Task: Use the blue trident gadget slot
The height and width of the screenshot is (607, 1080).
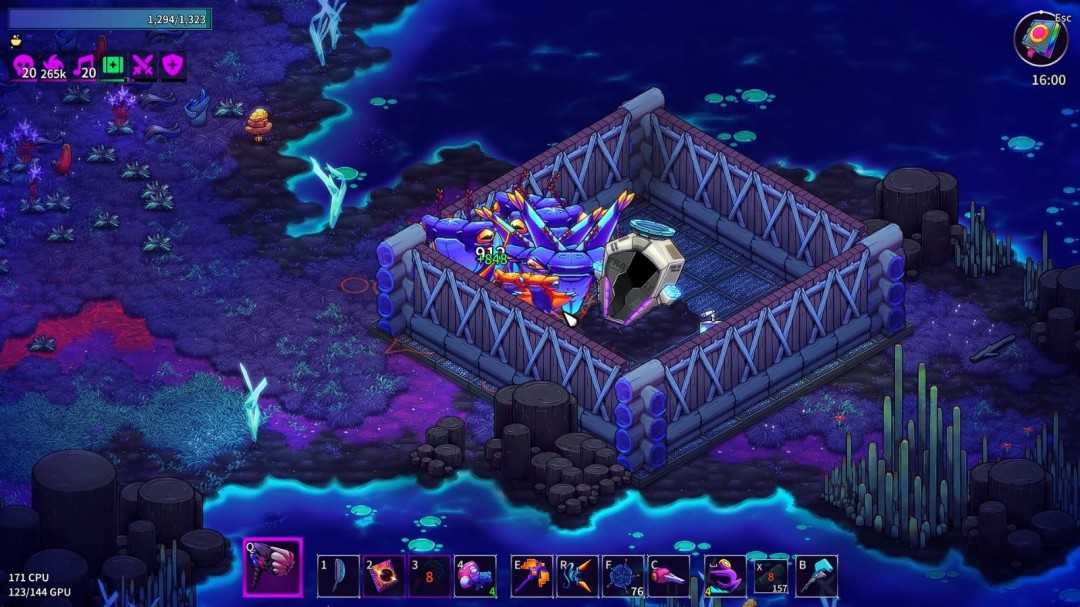Action: (x=578, y=576)
